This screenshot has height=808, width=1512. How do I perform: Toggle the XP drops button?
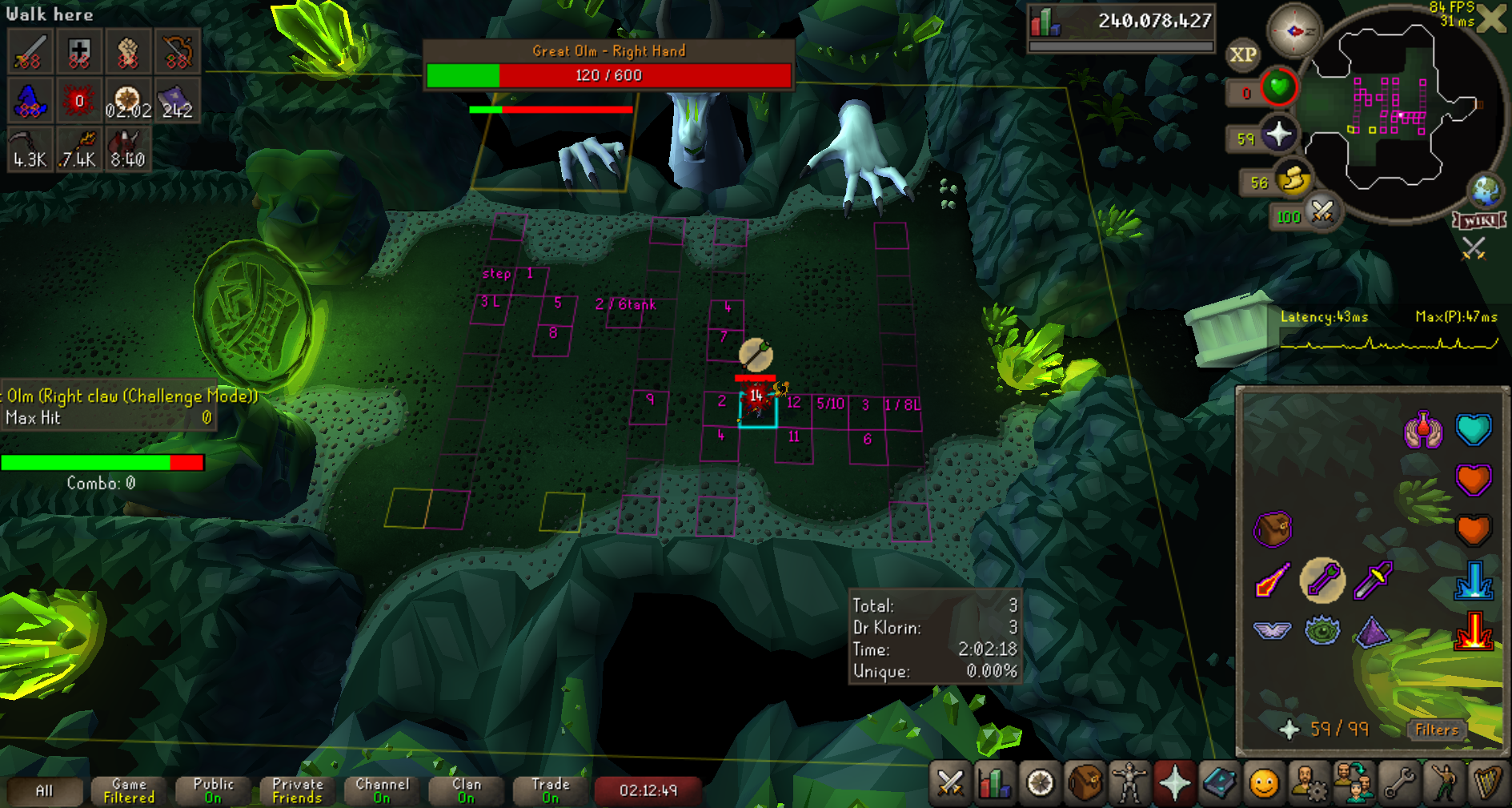(1242, 54)
